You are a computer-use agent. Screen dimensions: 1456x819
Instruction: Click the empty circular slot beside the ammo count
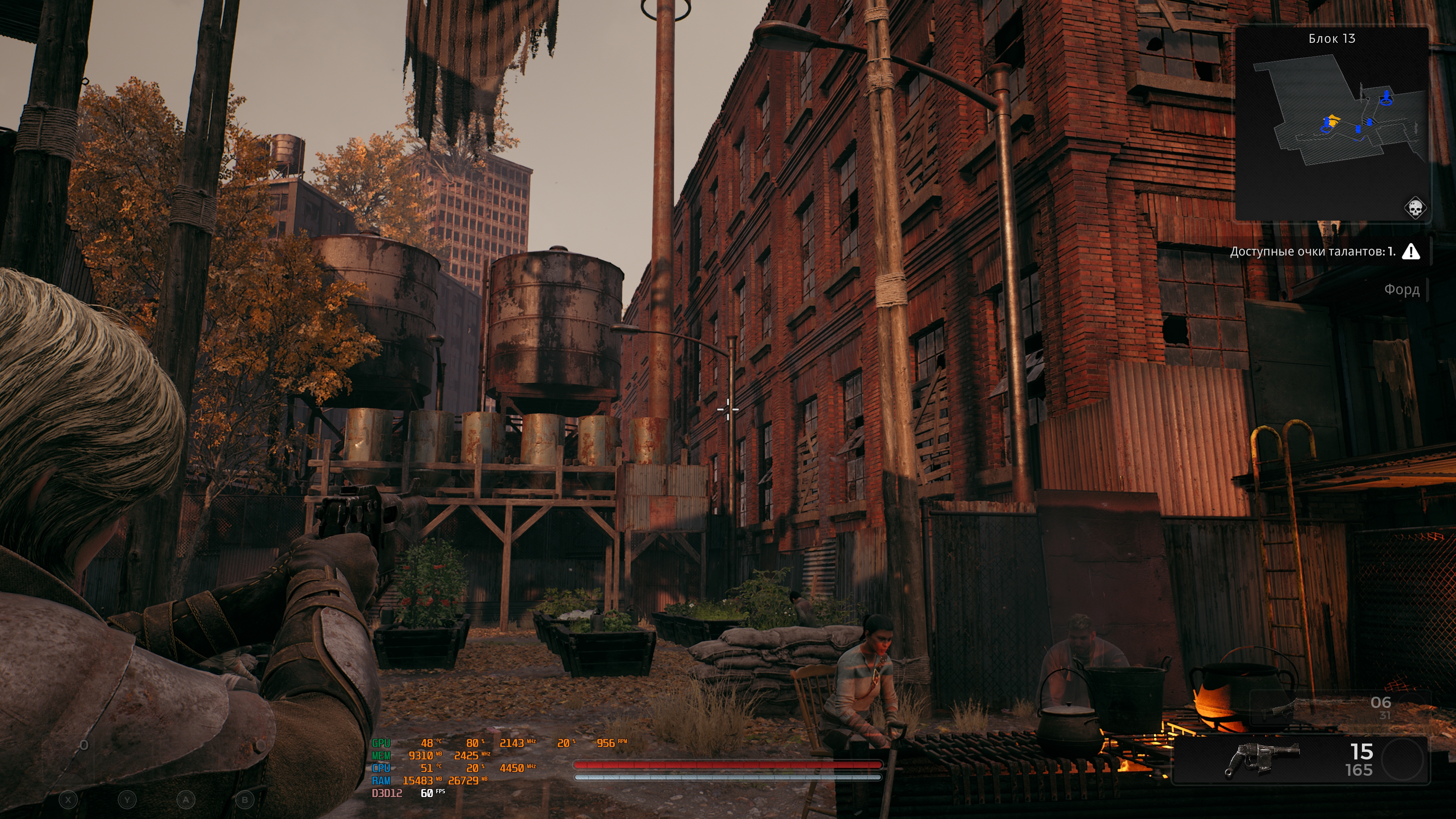[x=1404, y=760]
